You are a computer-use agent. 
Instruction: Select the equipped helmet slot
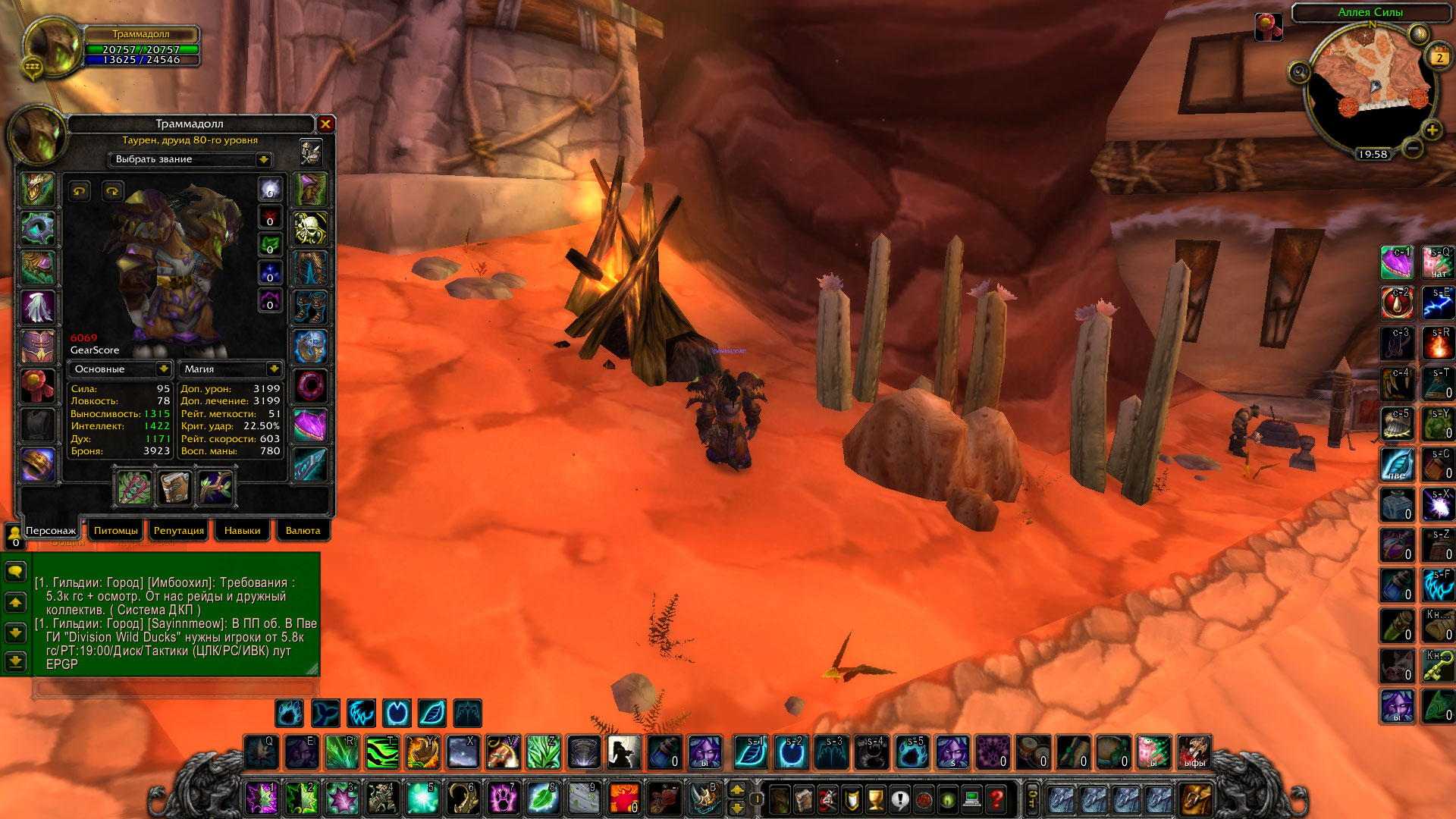pyautogui.click(x=37, y=189)
